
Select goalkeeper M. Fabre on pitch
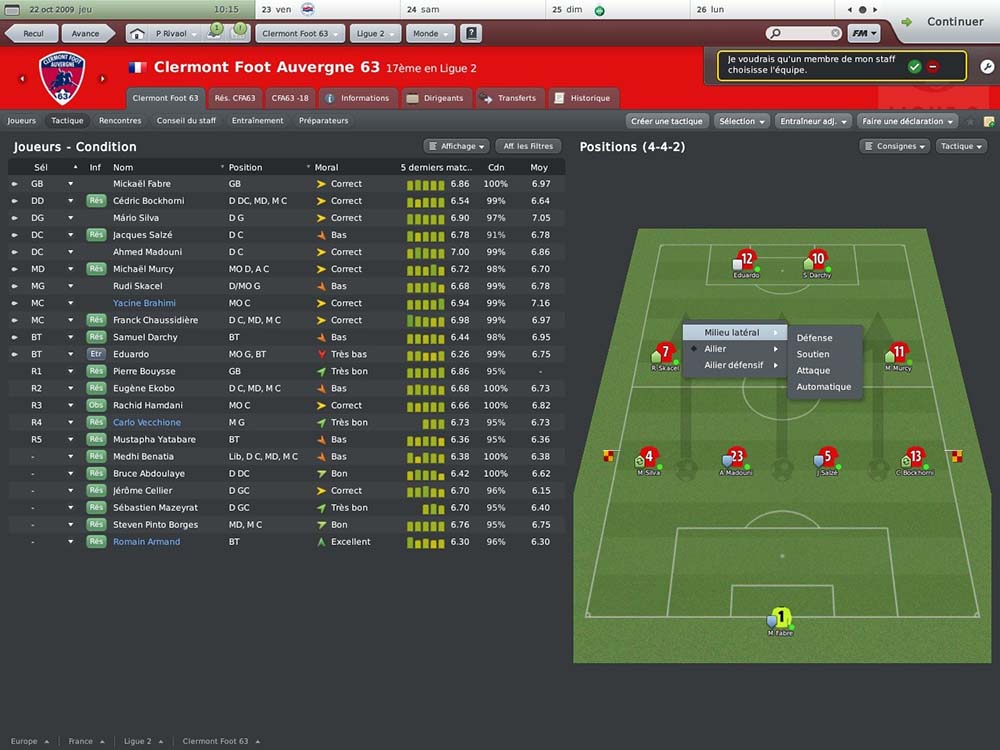pyautogui.click(x=781, y=621)
